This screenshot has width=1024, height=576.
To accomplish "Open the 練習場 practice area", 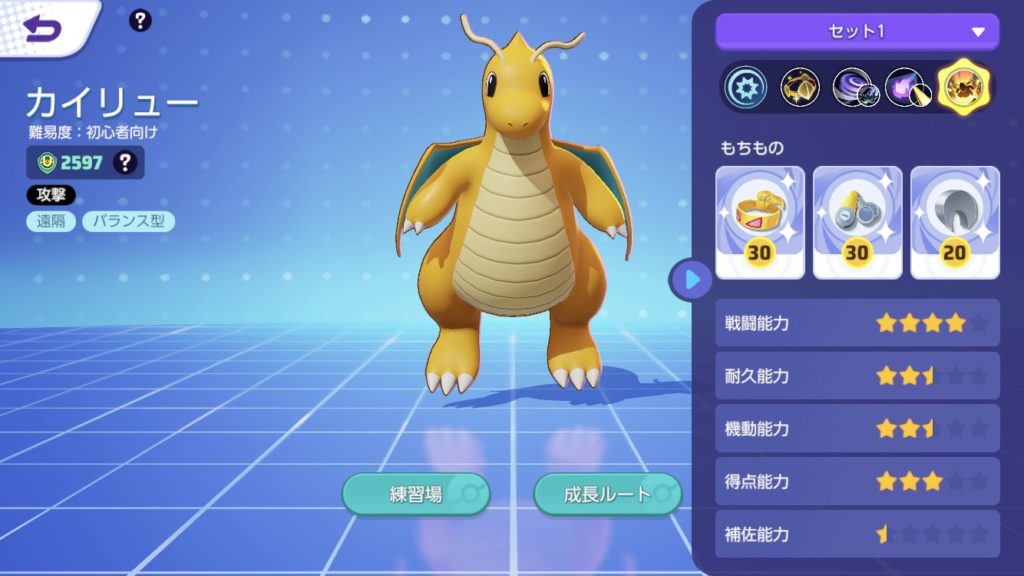I will click(x=416, y=493).
